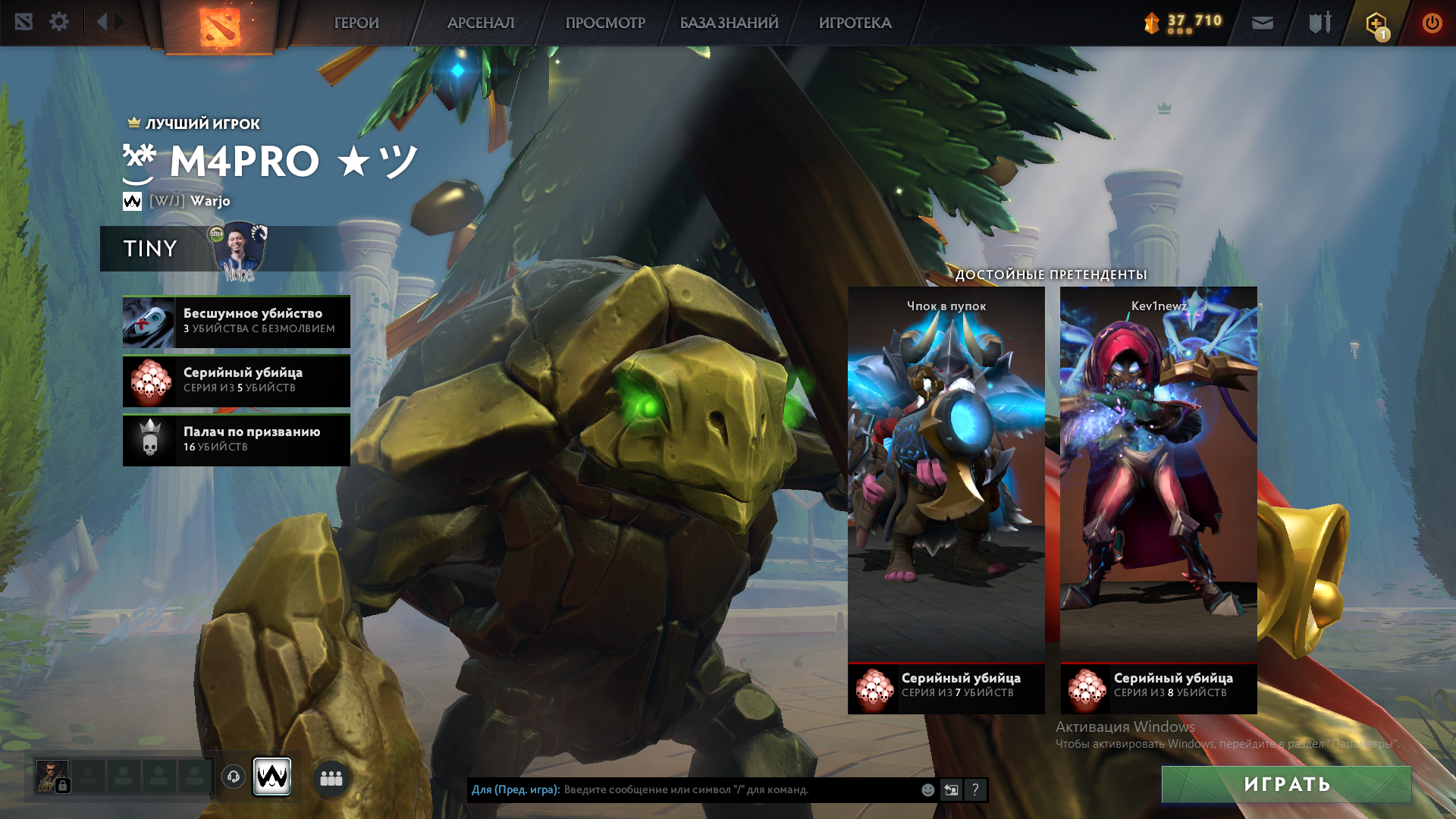
Task: Switch to the ИГРОТЕКА tab
Action: [855, 23]
